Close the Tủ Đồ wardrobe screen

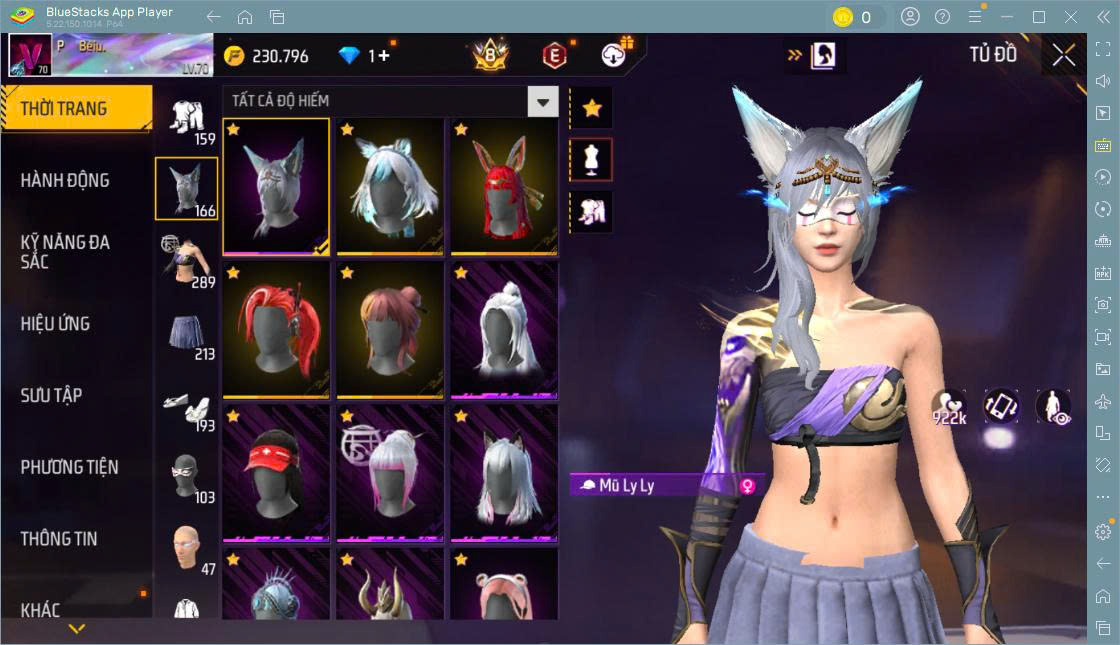[x=1064, y=56]
